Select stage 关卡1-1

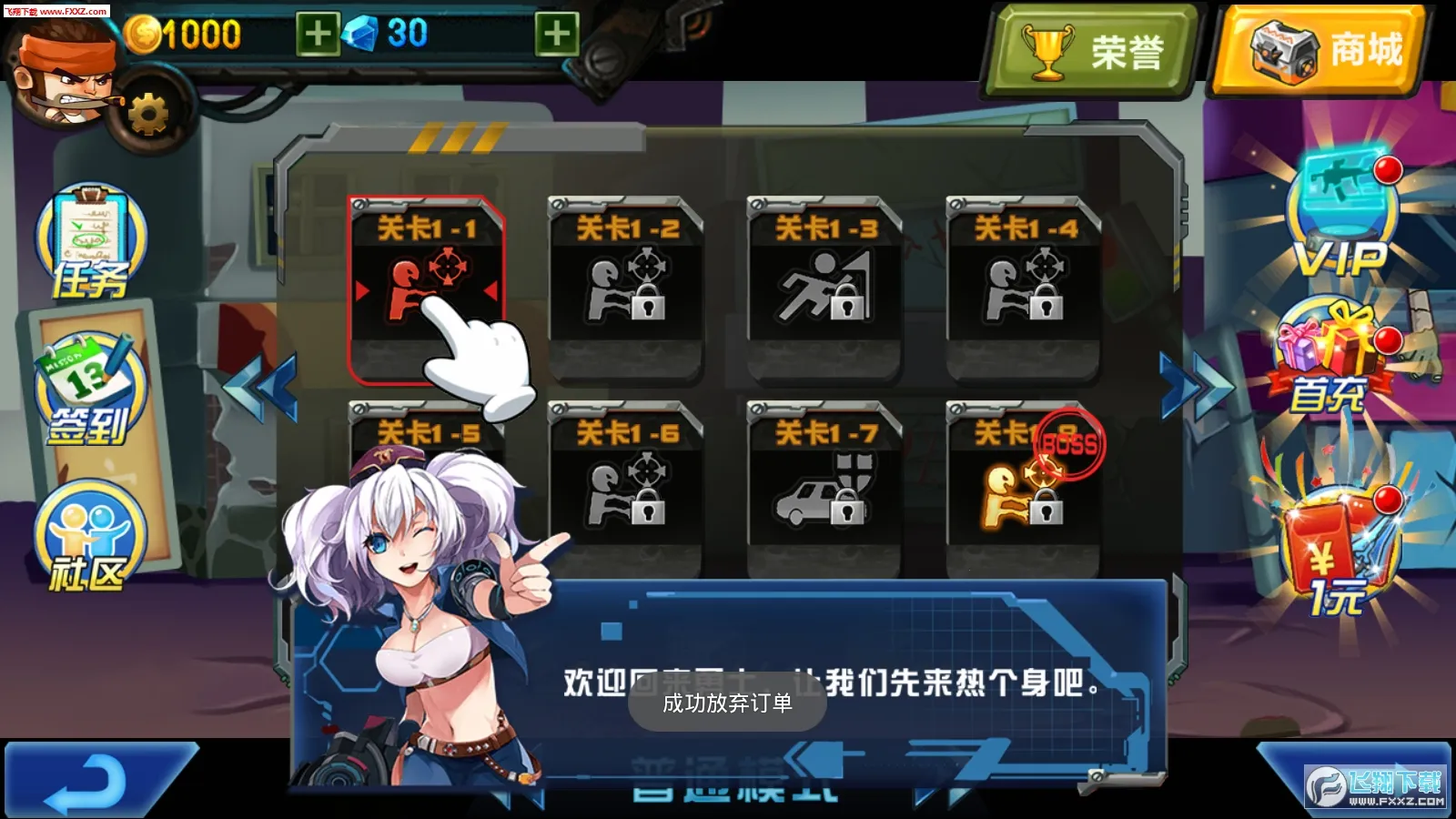[428, 287]
